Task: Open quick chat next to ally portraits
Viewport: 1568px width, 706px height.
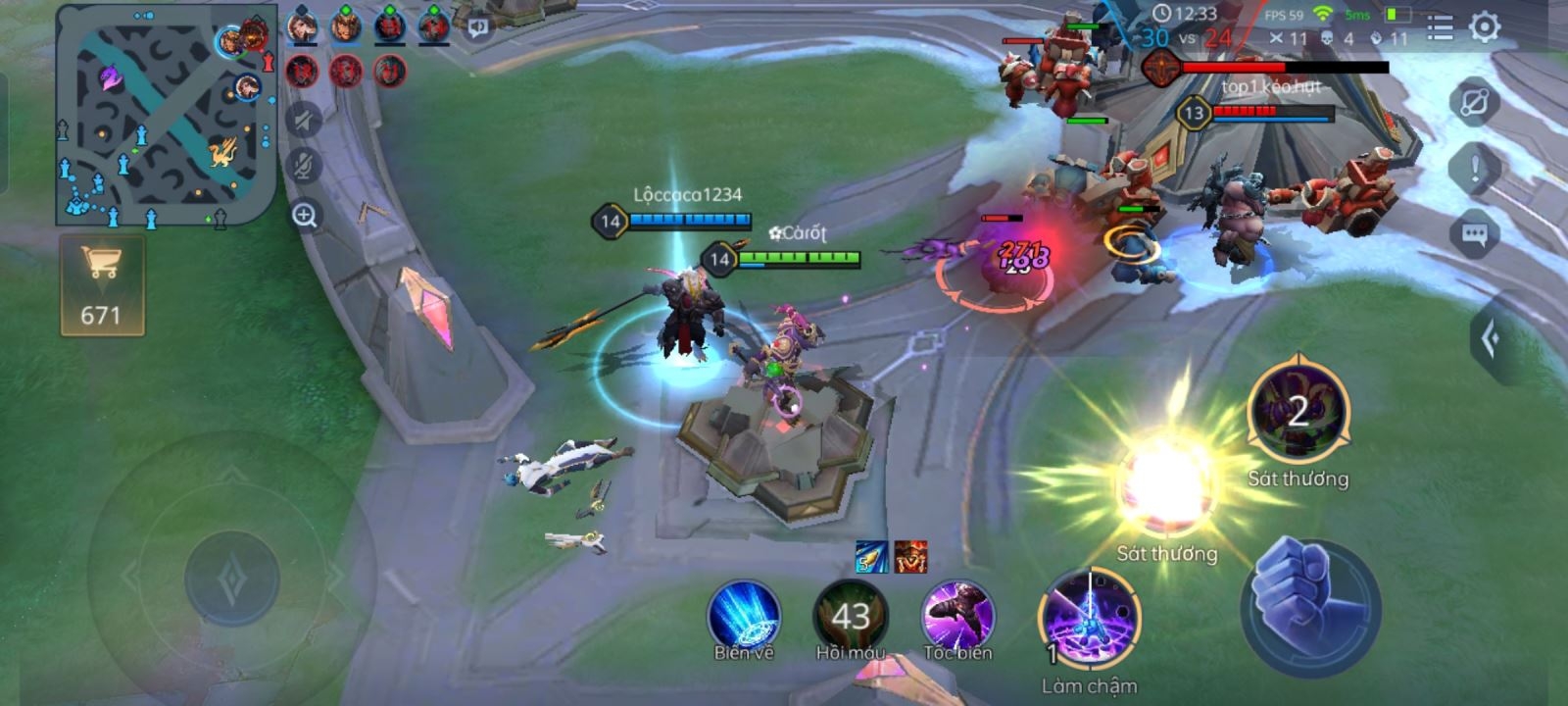Action: pos(478,27)
